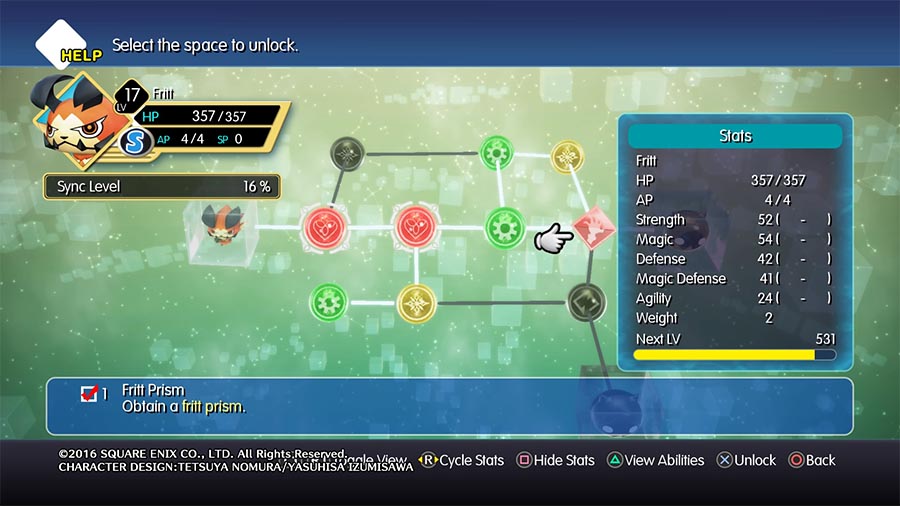Viewport: 900px width, 506px height.
Task: Select the green gear node beside the pointing hand
Action: click(x=505, y=227)
